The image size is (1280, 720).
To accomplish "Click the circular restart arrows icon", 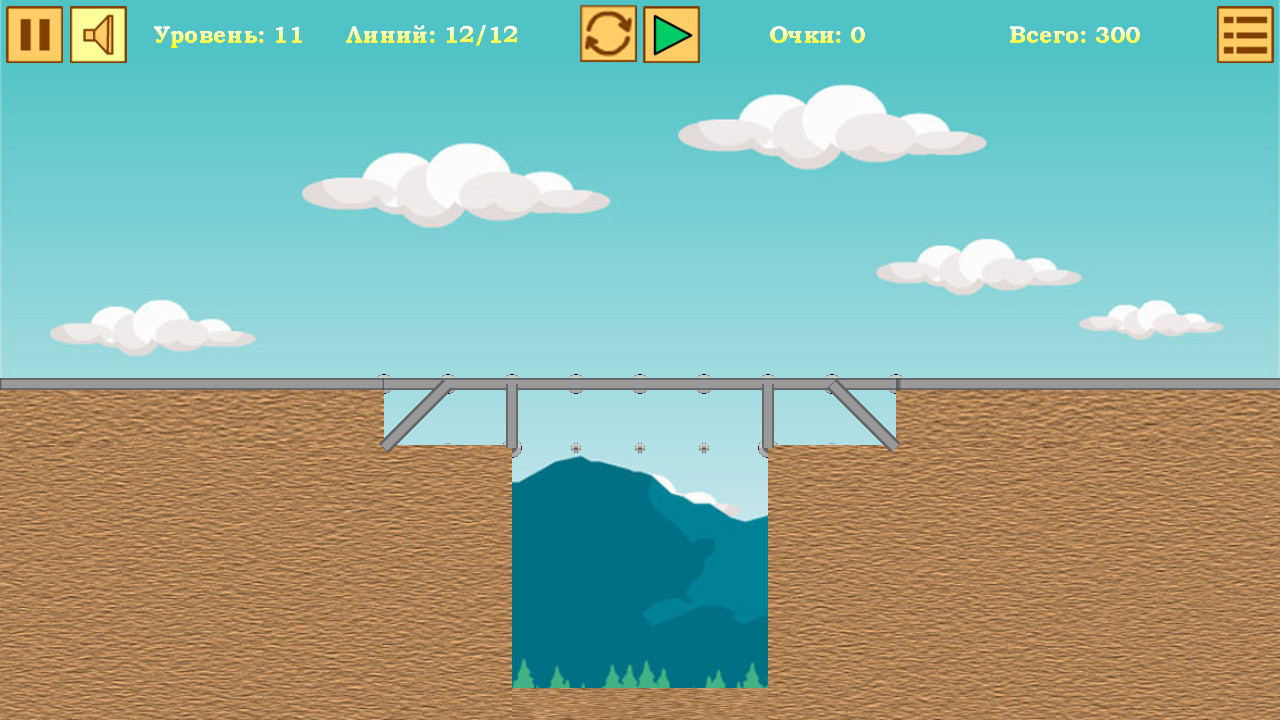I will pyautogui.click(x=606, y=33).
